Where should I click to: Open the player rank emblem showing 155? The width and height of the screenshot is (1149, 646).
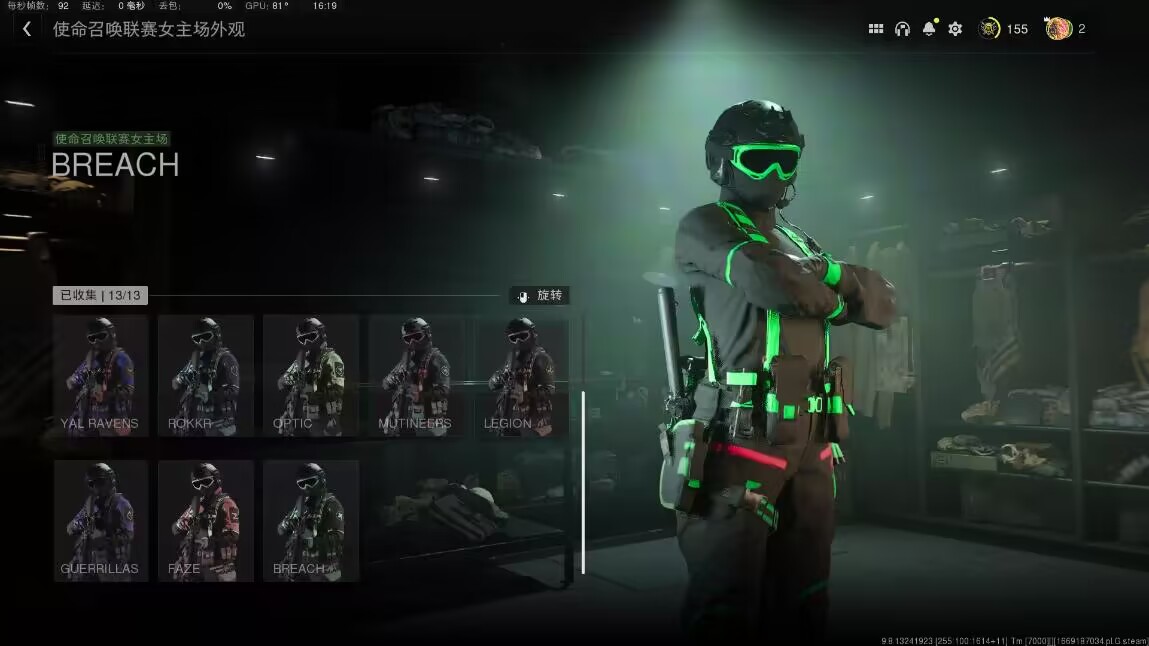coord(990,29)
